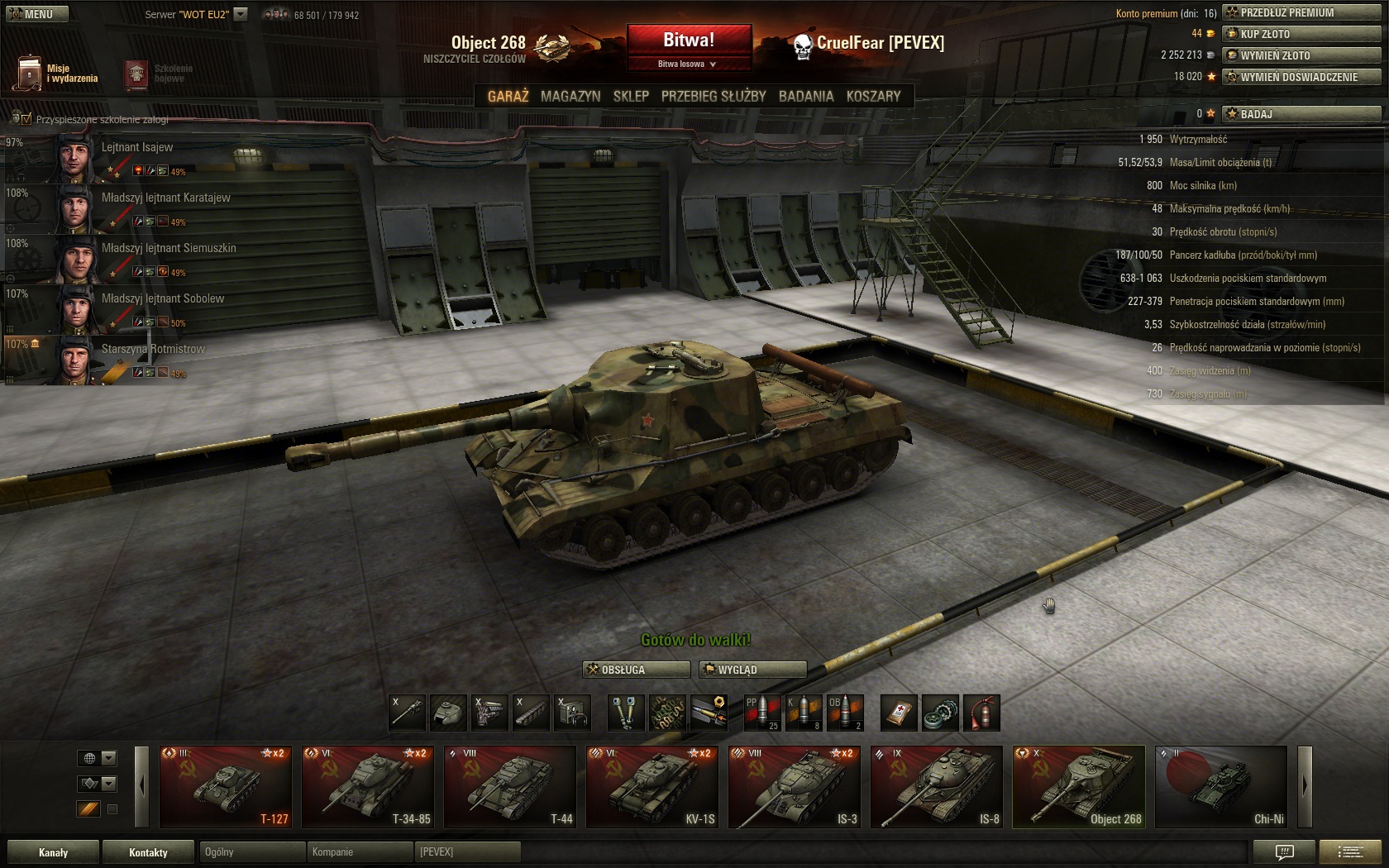The image size is (1389, 868).
Task: Toggle Przyspieszone szkolenie załogi checkbox
Action: [26, 119]
